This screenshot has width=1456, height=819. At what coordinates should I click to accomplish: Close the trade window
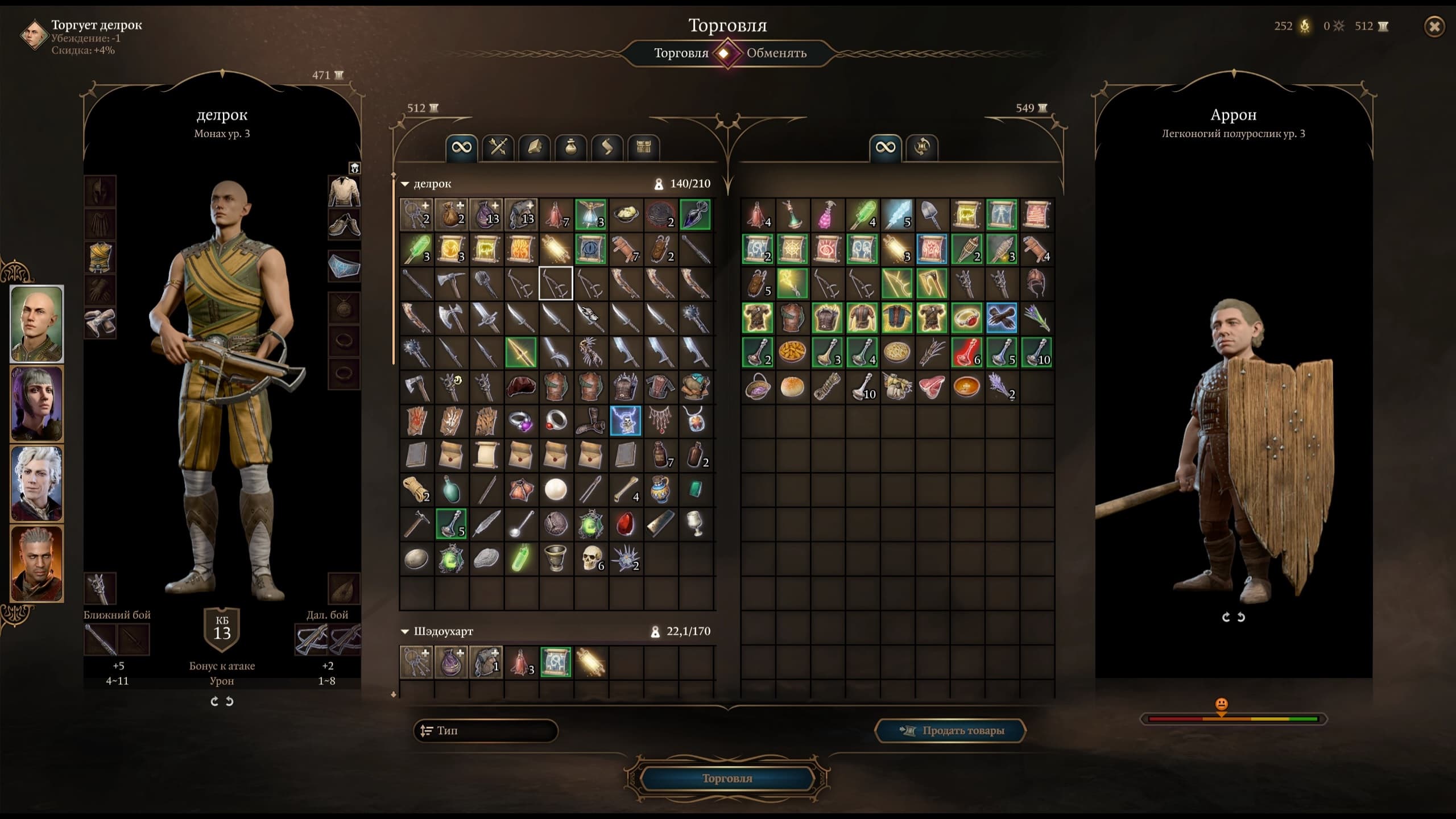[1434, 27]
